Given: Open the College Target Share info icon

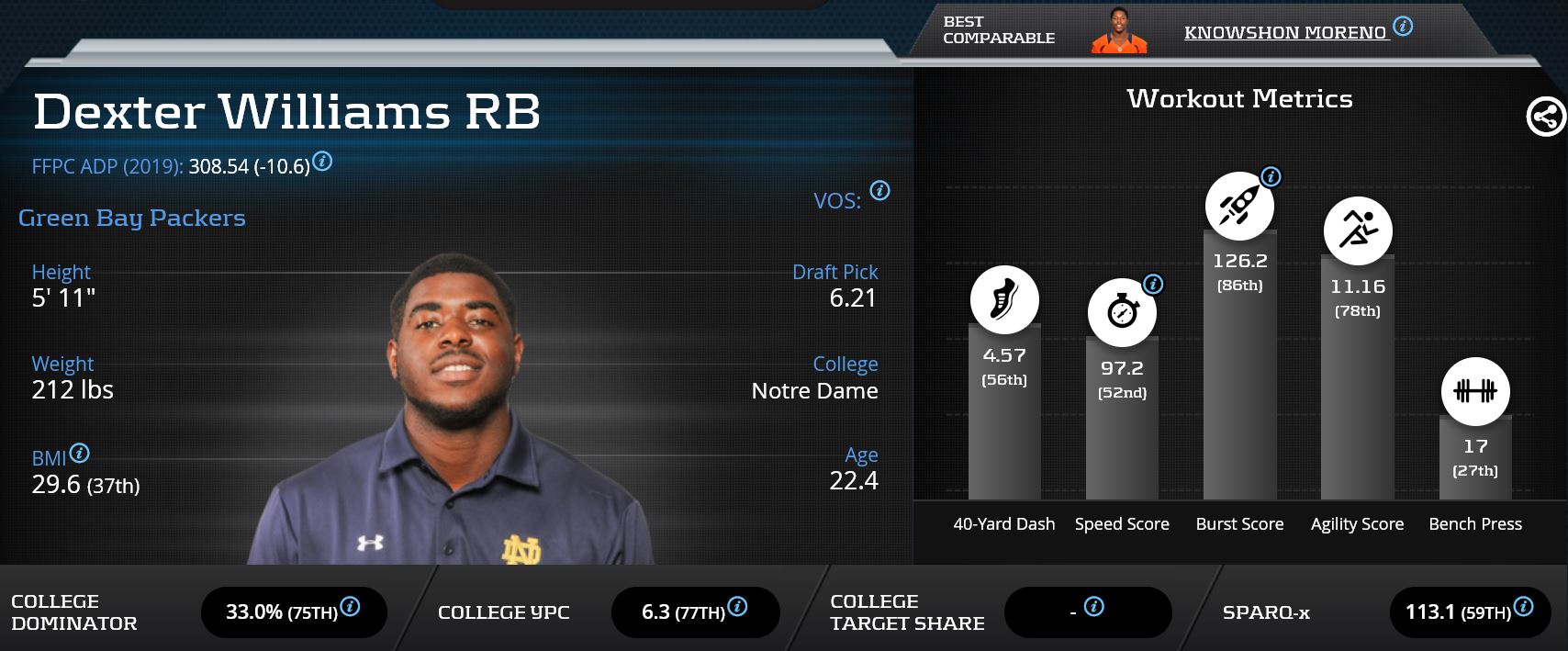Looking at the screenshot, I should click(x=1093, y=607).
